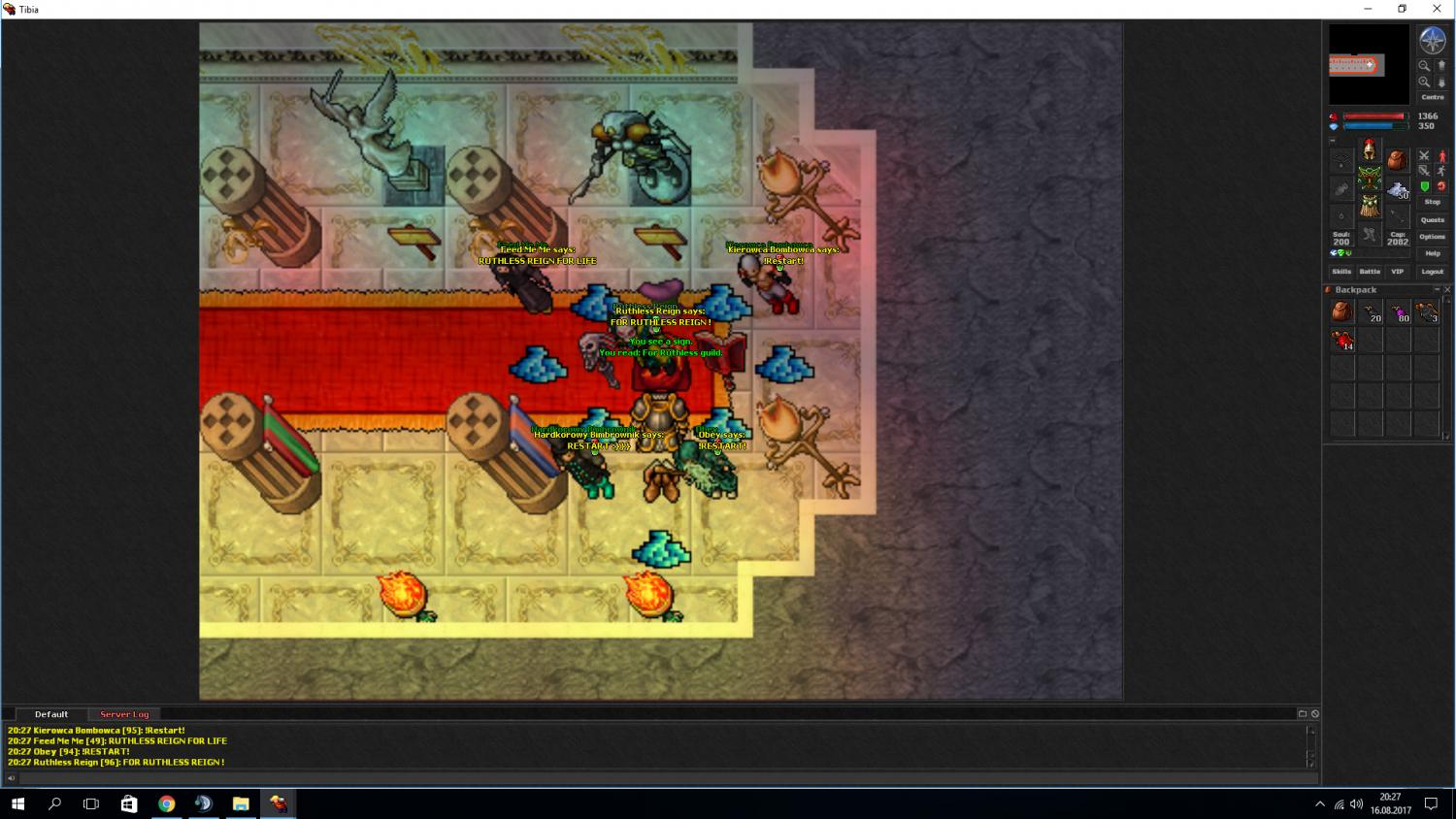Viewport: 1456px width, 819px height.
Task: Centre the minimap view
Action: tap(1432, 97)
